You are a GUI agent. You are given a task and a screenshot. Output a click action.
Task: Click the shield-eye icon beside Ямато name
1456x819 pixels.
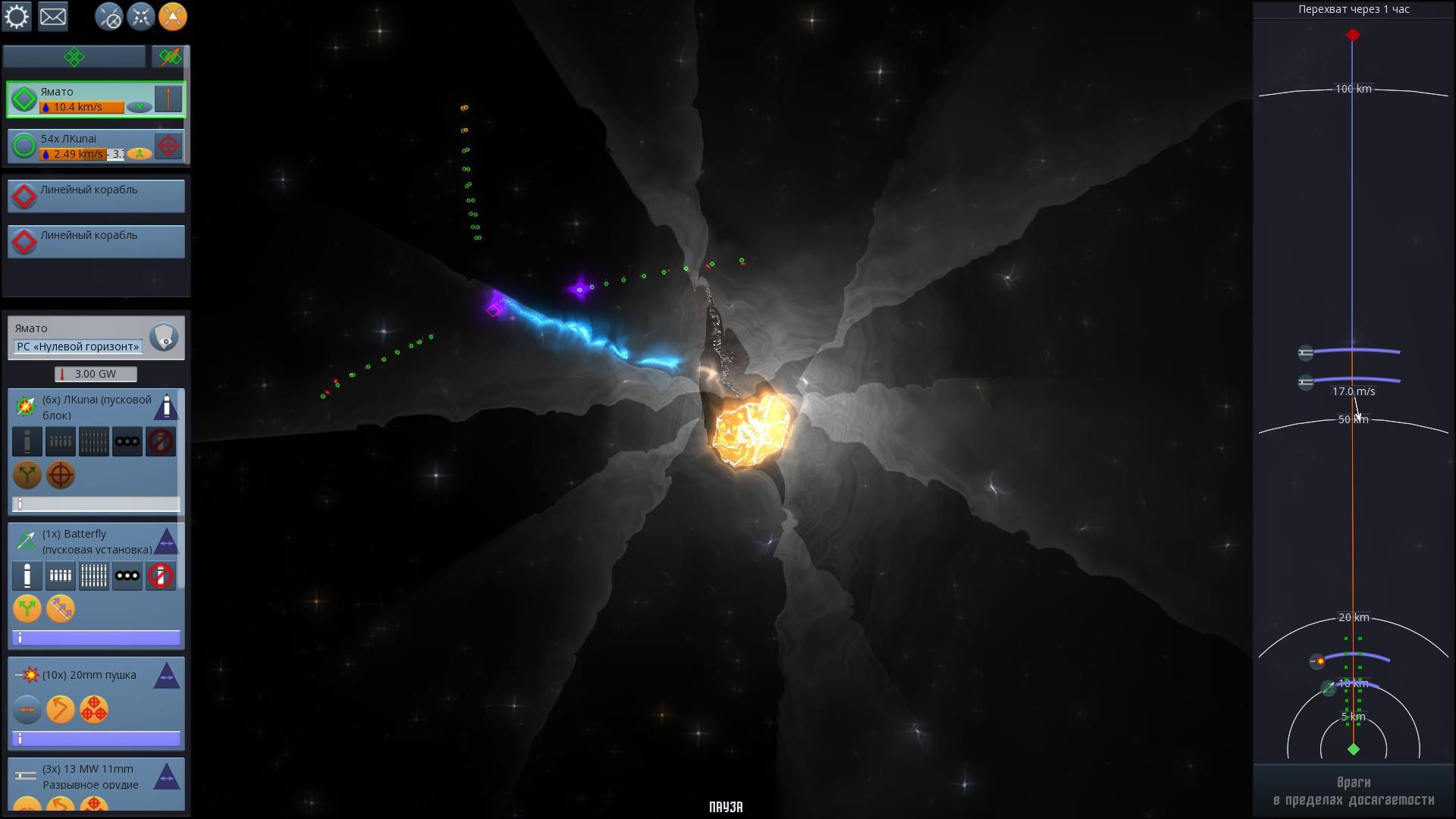(164, 337)
